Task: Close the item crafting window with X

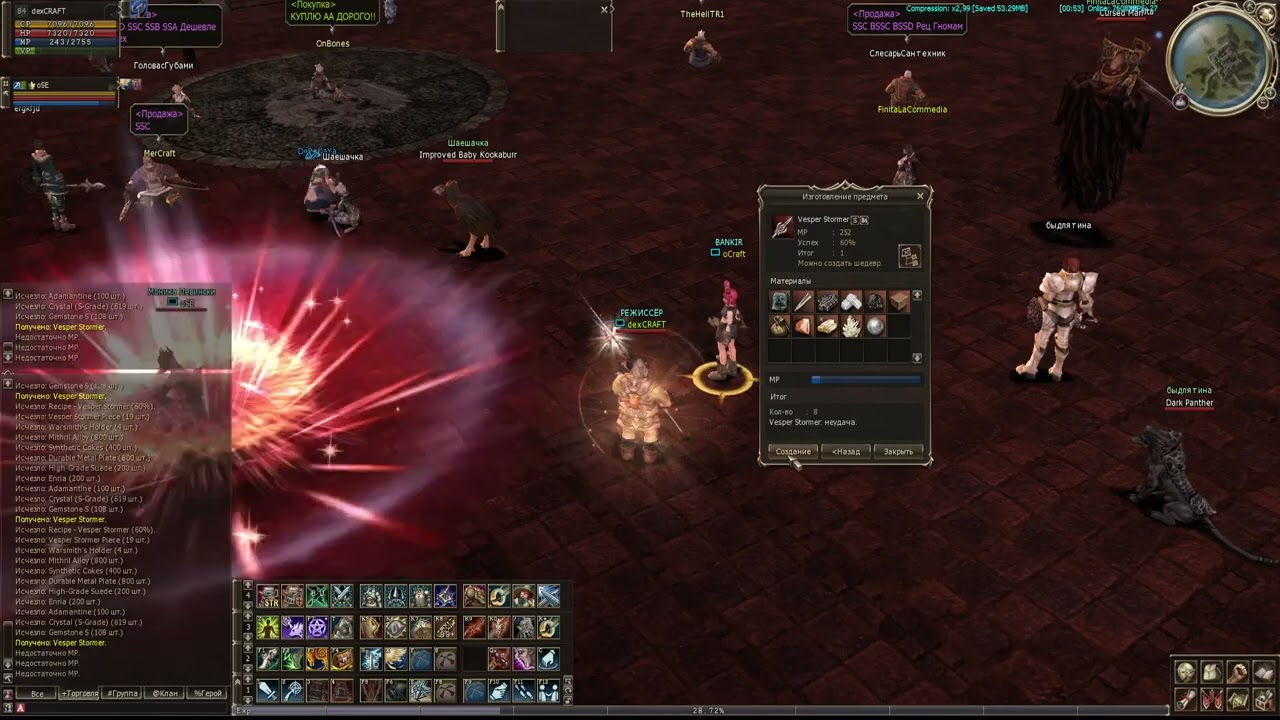Action: click(920, 196)
